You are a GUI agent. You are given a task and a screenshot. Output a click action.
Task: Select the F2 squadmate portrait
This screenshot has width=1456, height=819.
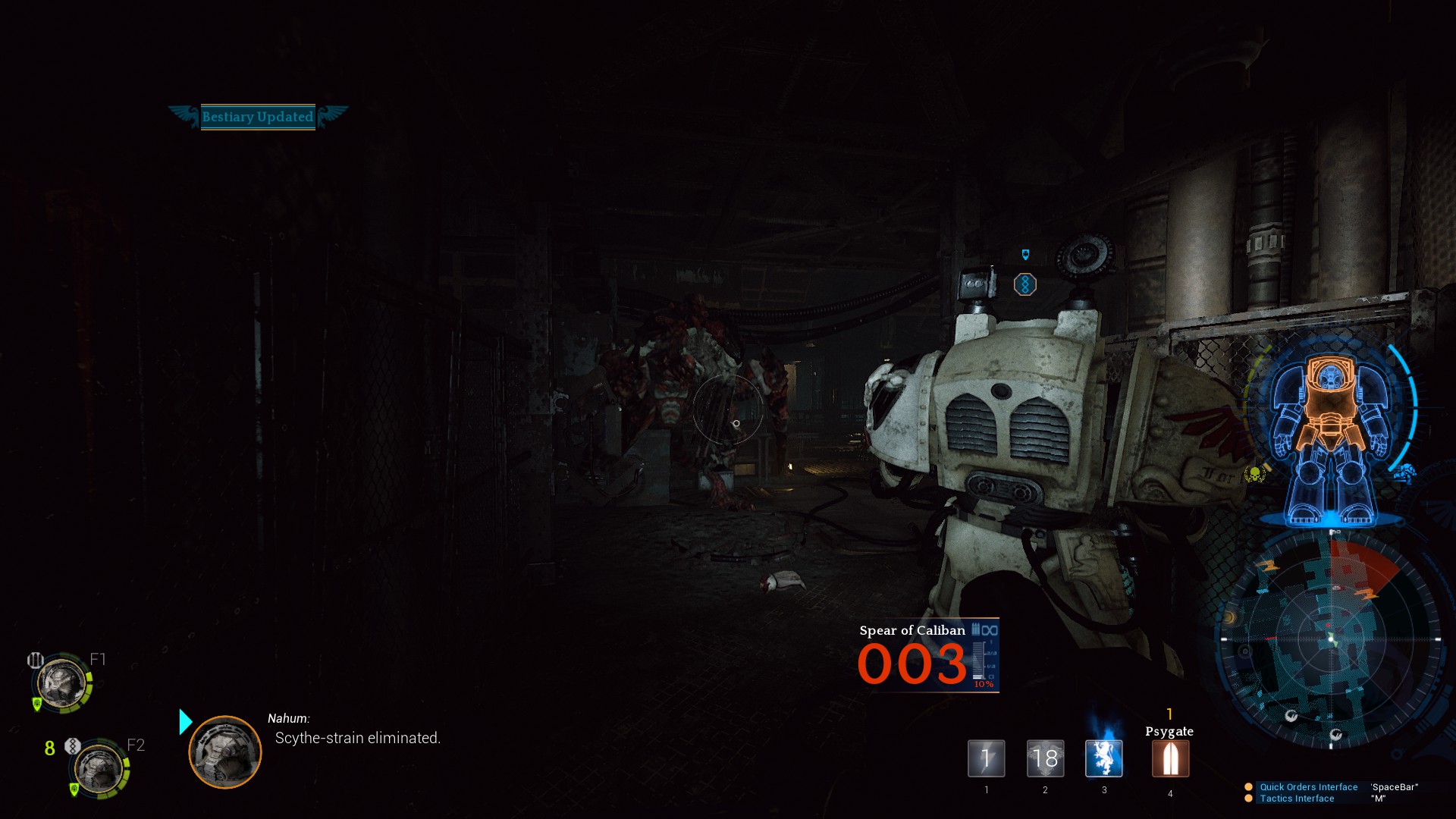point(99,767)
